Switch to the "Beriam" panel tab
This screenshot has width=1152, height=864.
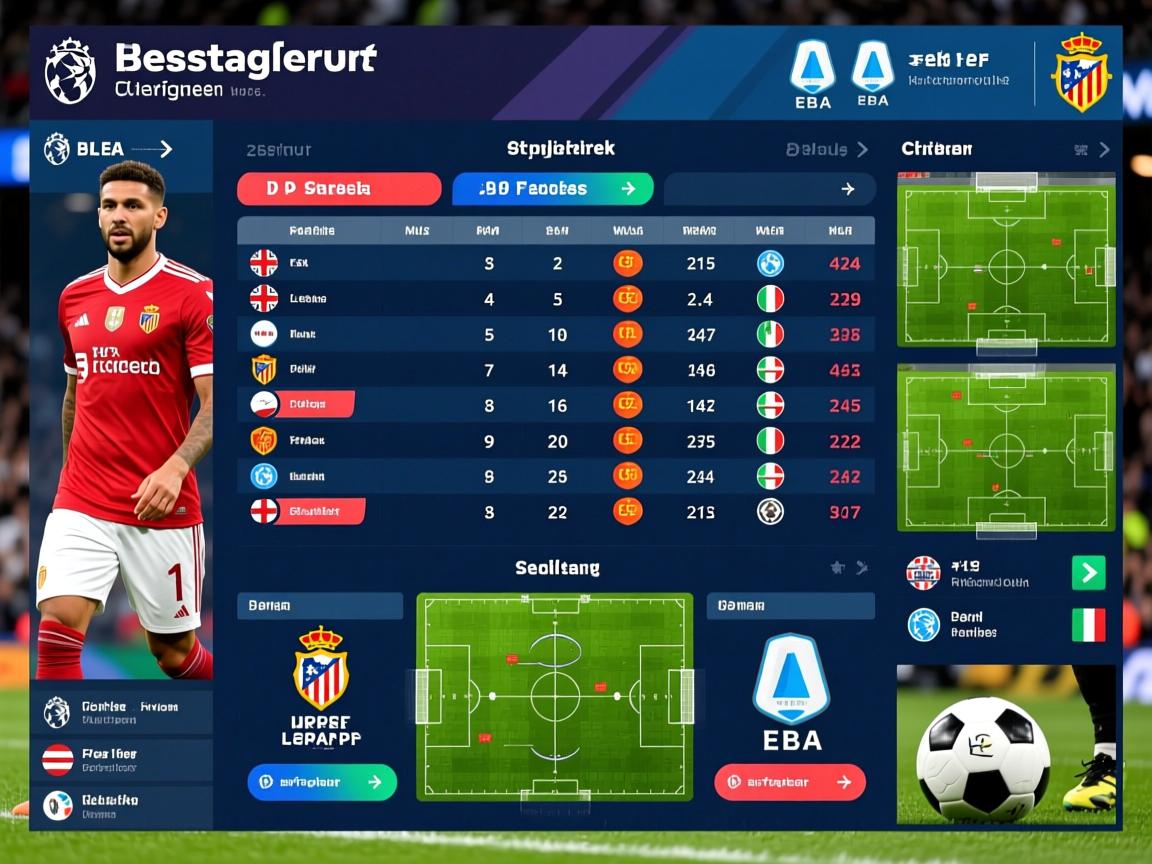(319, 606)
